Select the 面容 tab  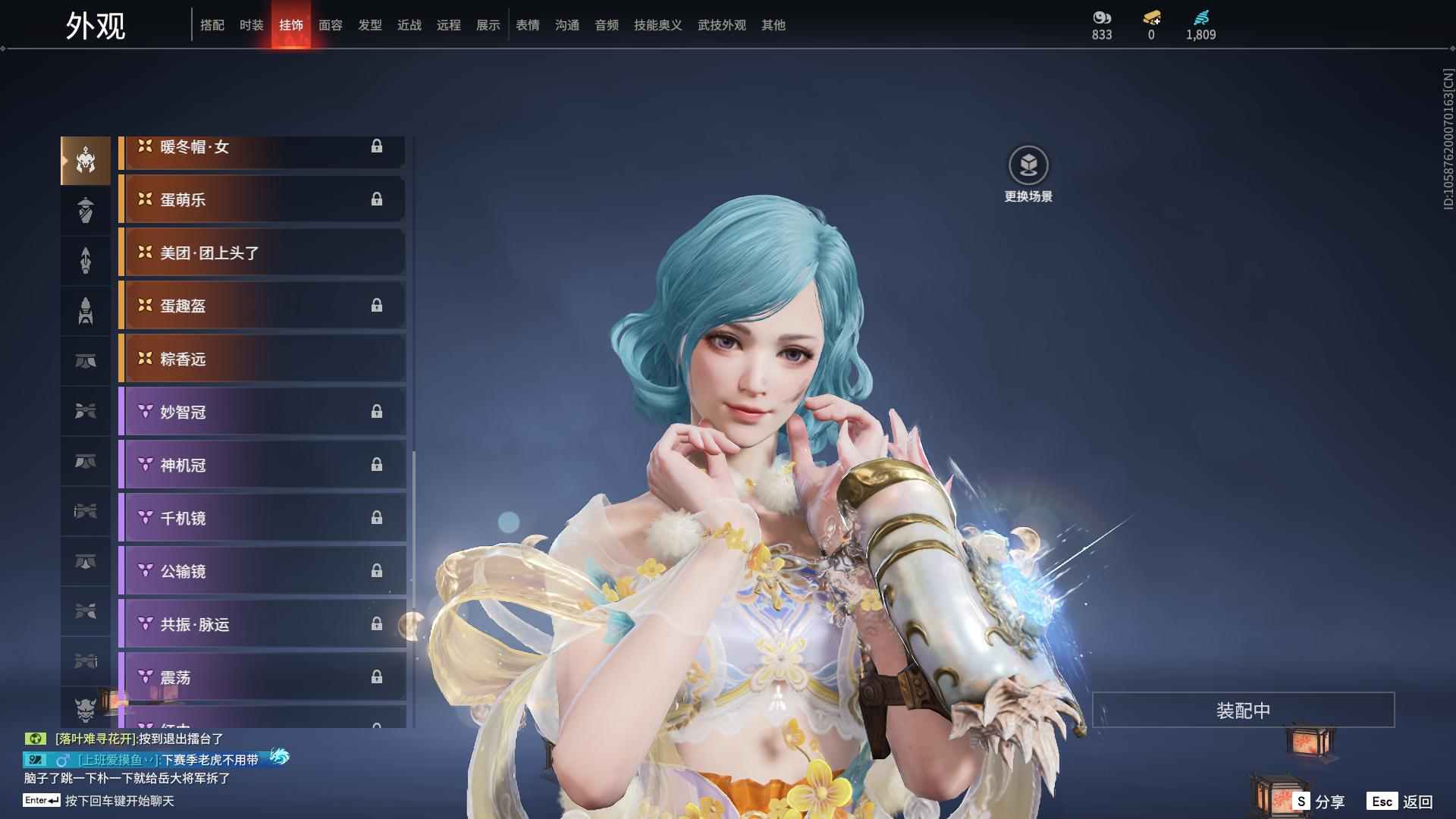331,25
